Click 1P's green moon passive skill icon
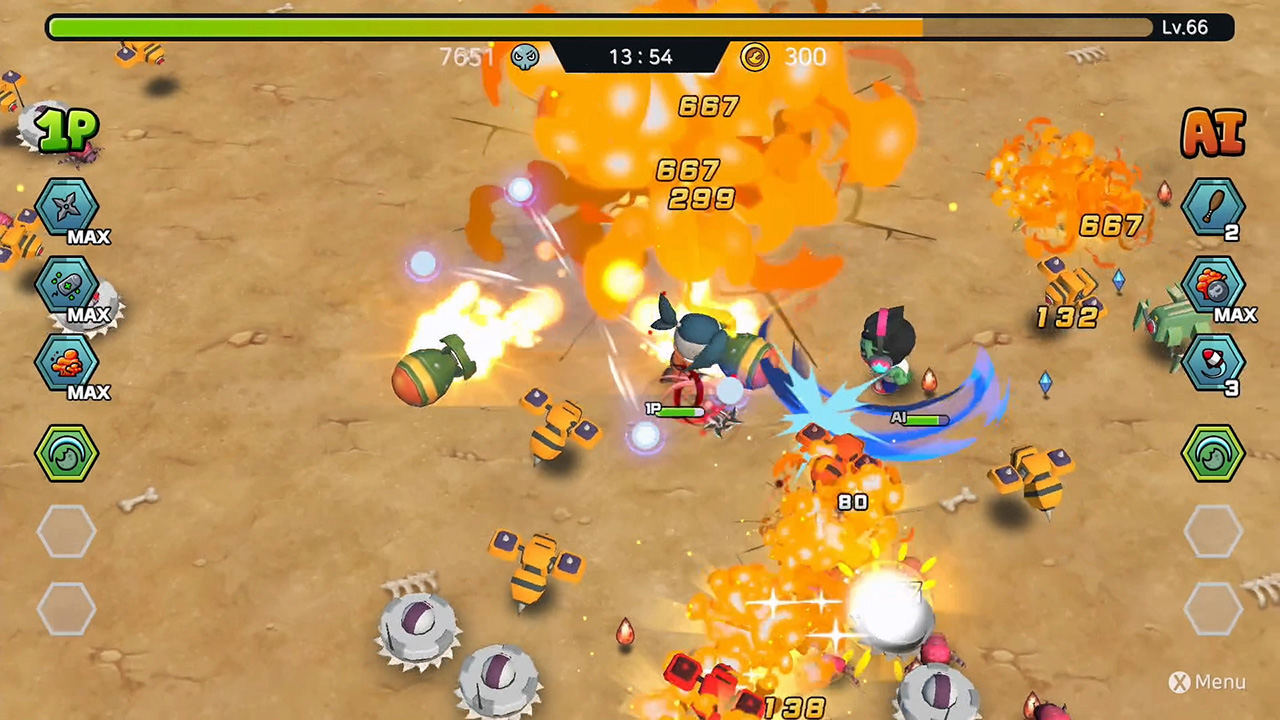This screenshot has width=1280, height=720. (x=67, y=454)
